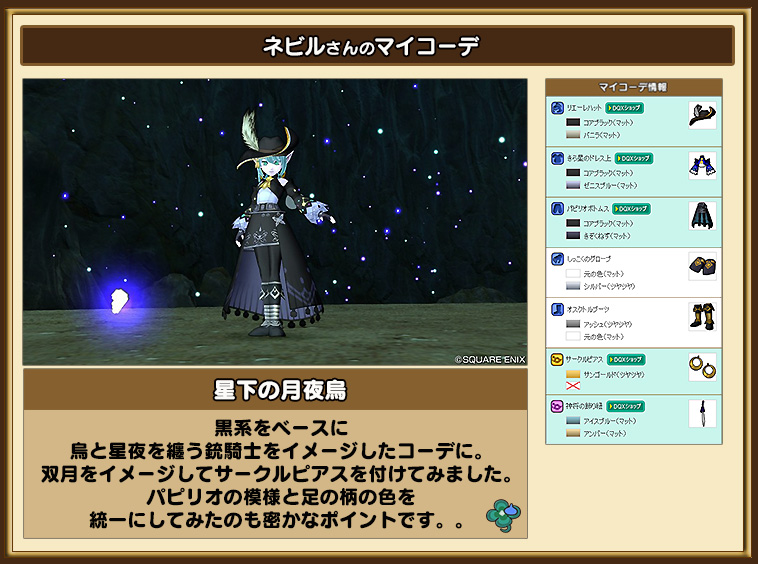View the feathered hat thumbnail
Viewport: 758px width, 564px height.
click(x=702, y=114)
